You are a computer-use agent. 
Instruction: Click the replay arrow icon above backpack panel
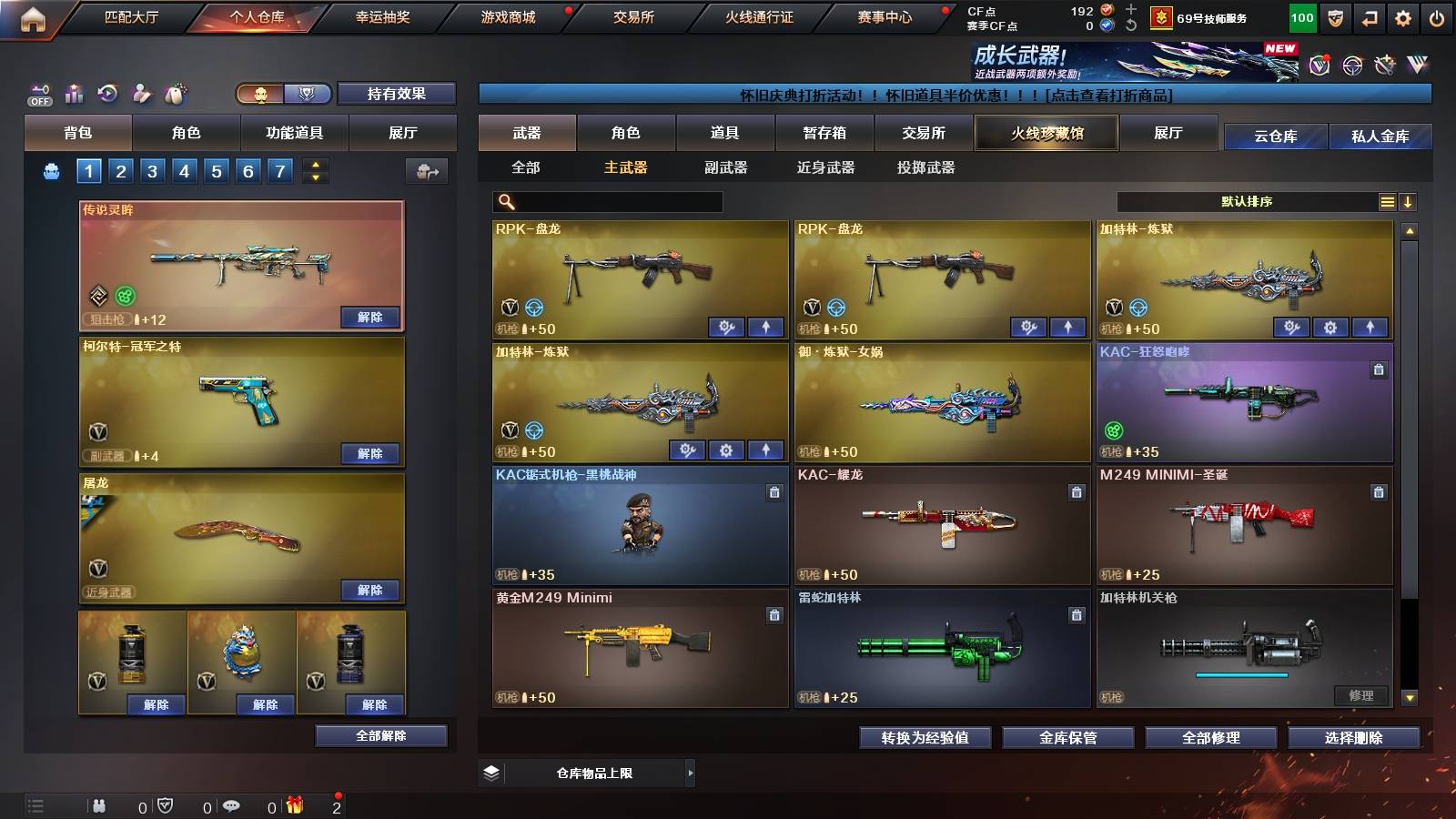pos(108,93)
